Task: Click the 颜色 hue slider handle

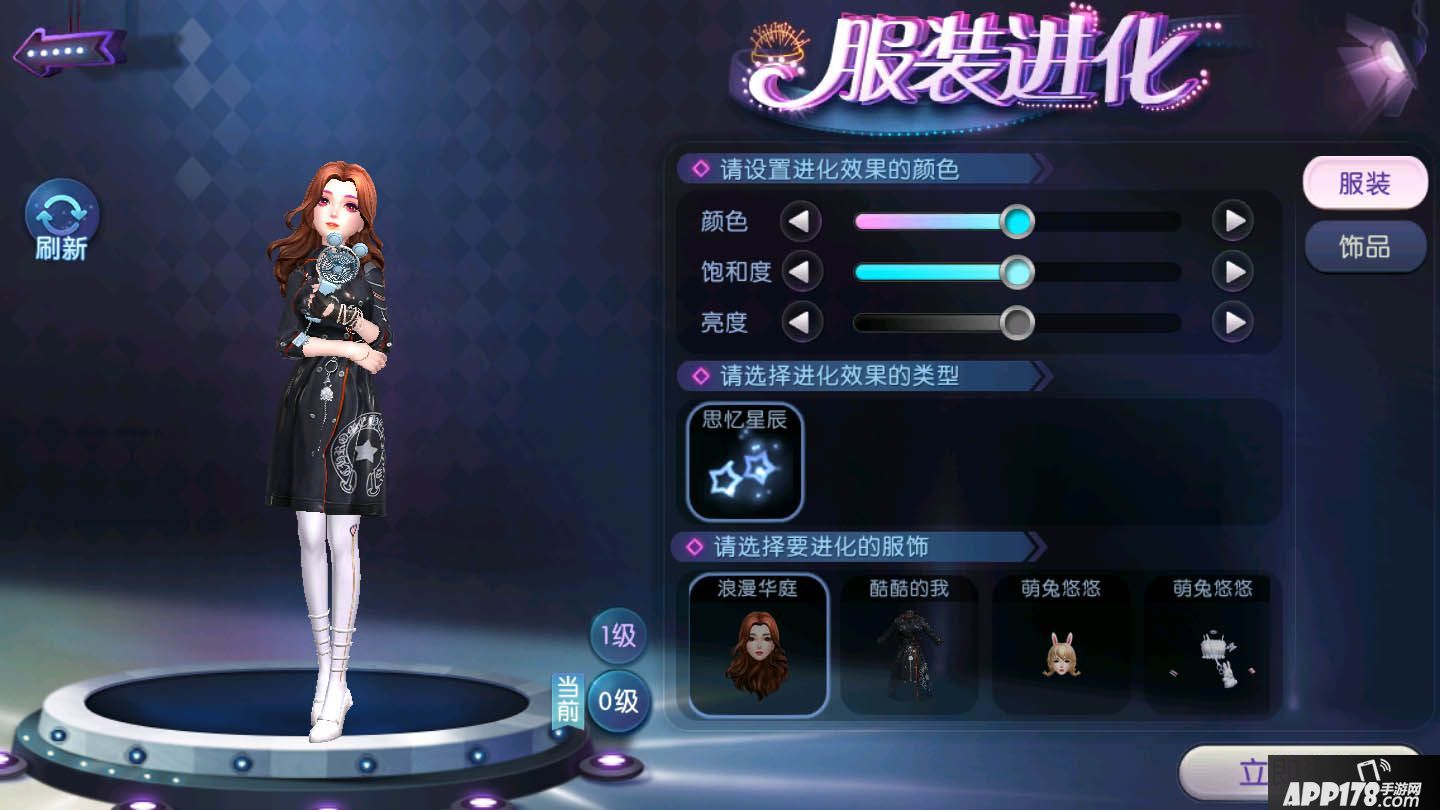Action: pos(1018,221)
